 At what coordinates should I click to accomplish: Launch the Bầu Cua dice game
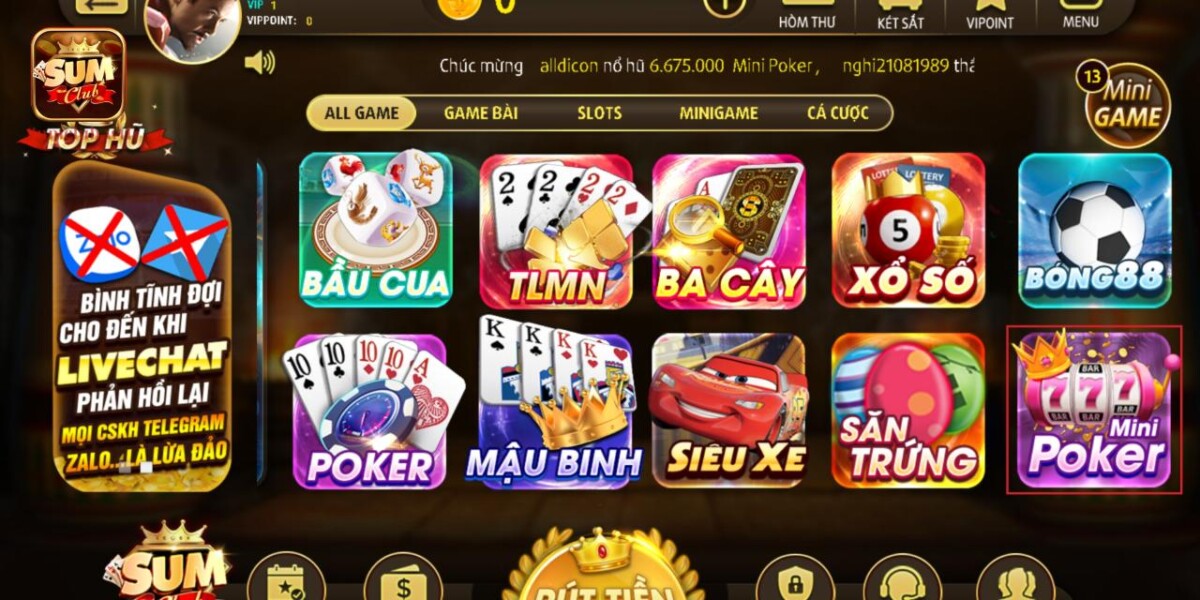[x=375, y=230]
